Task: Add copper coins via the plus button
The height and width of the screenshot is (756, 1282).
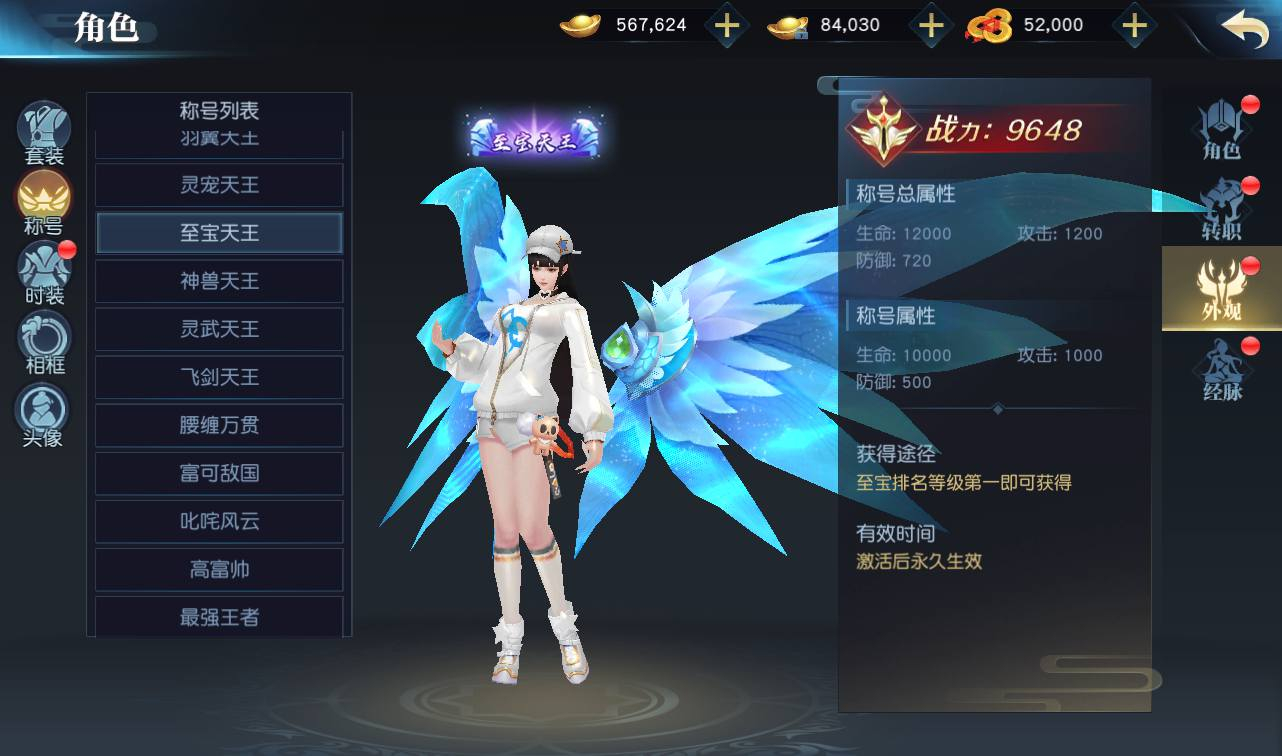Action: [x=1133, y=26]
